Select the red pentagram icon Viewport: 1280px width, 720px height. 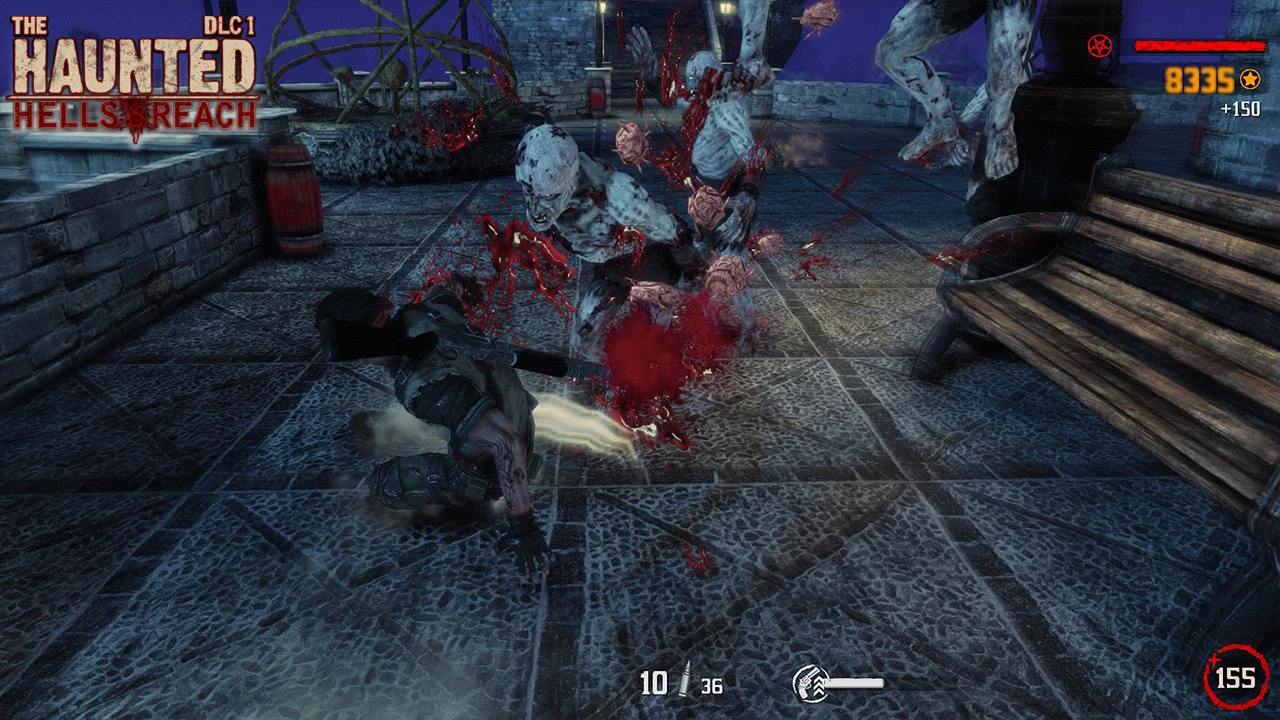1100,45
